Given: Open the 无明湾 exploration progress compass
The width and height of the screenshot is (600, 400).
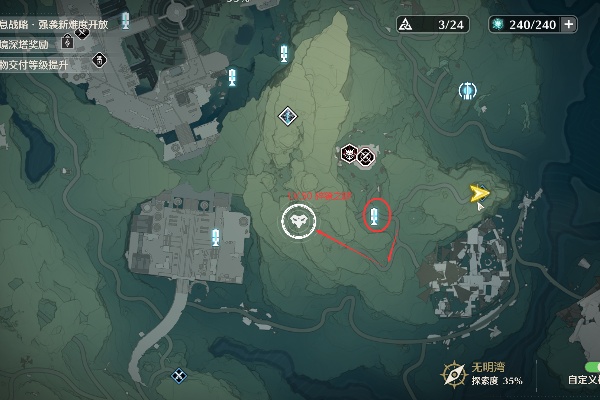Looking at the screenshot, I should [455, 374].
